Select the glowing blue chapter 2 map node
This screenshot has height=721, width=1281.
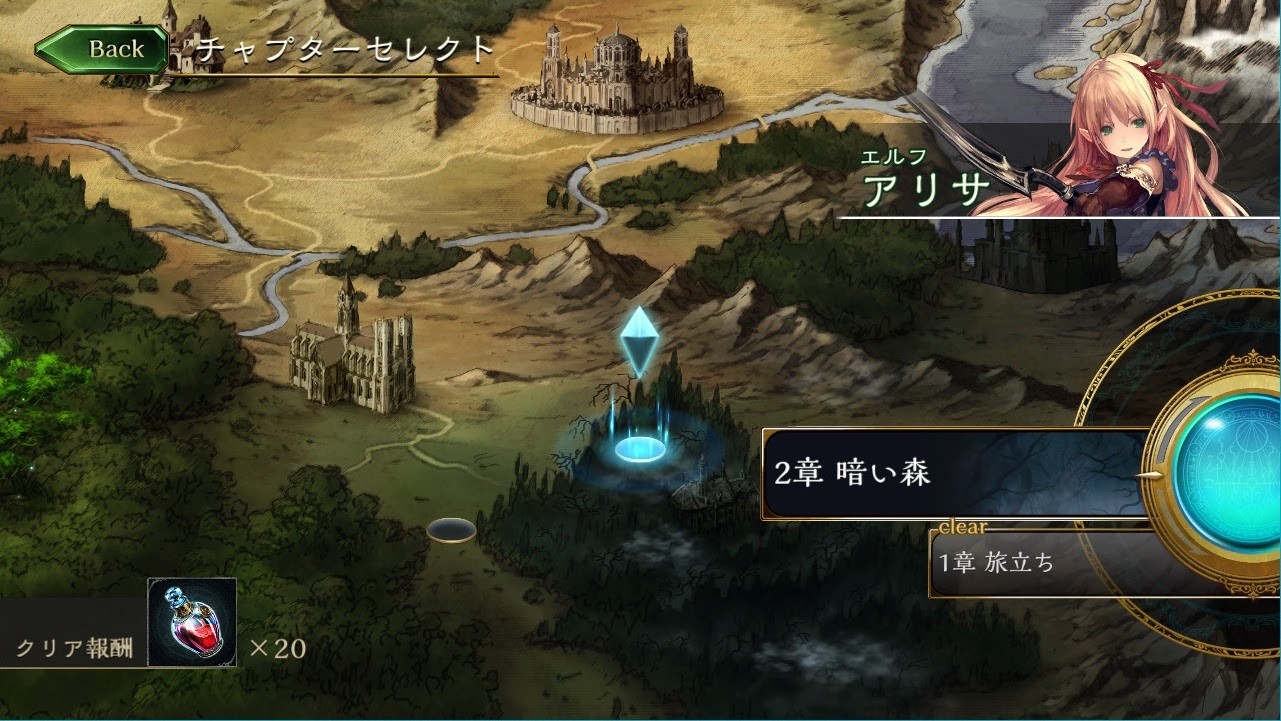pos(640,448)
